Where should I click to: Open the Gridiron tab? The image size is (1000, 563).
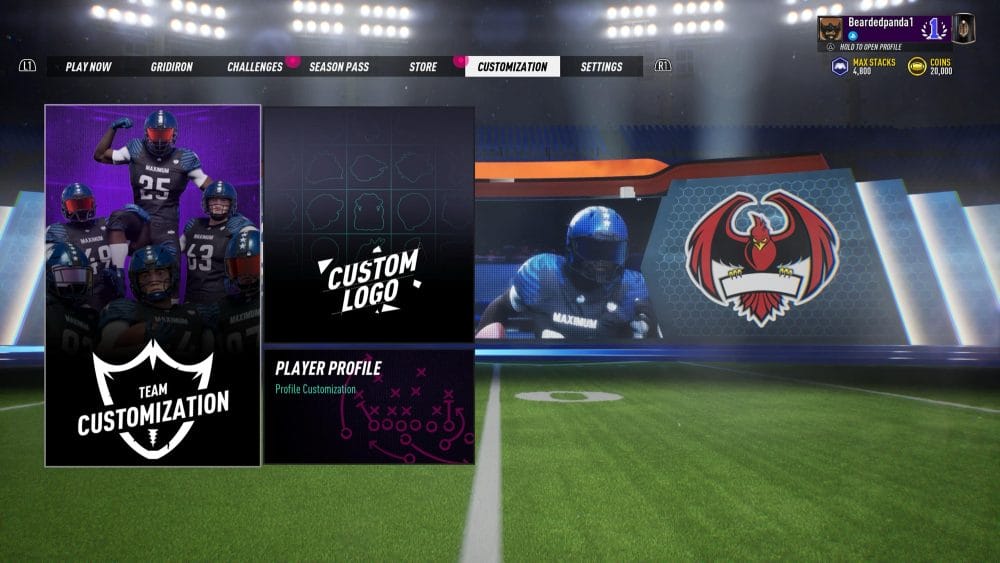pos(172,67)
